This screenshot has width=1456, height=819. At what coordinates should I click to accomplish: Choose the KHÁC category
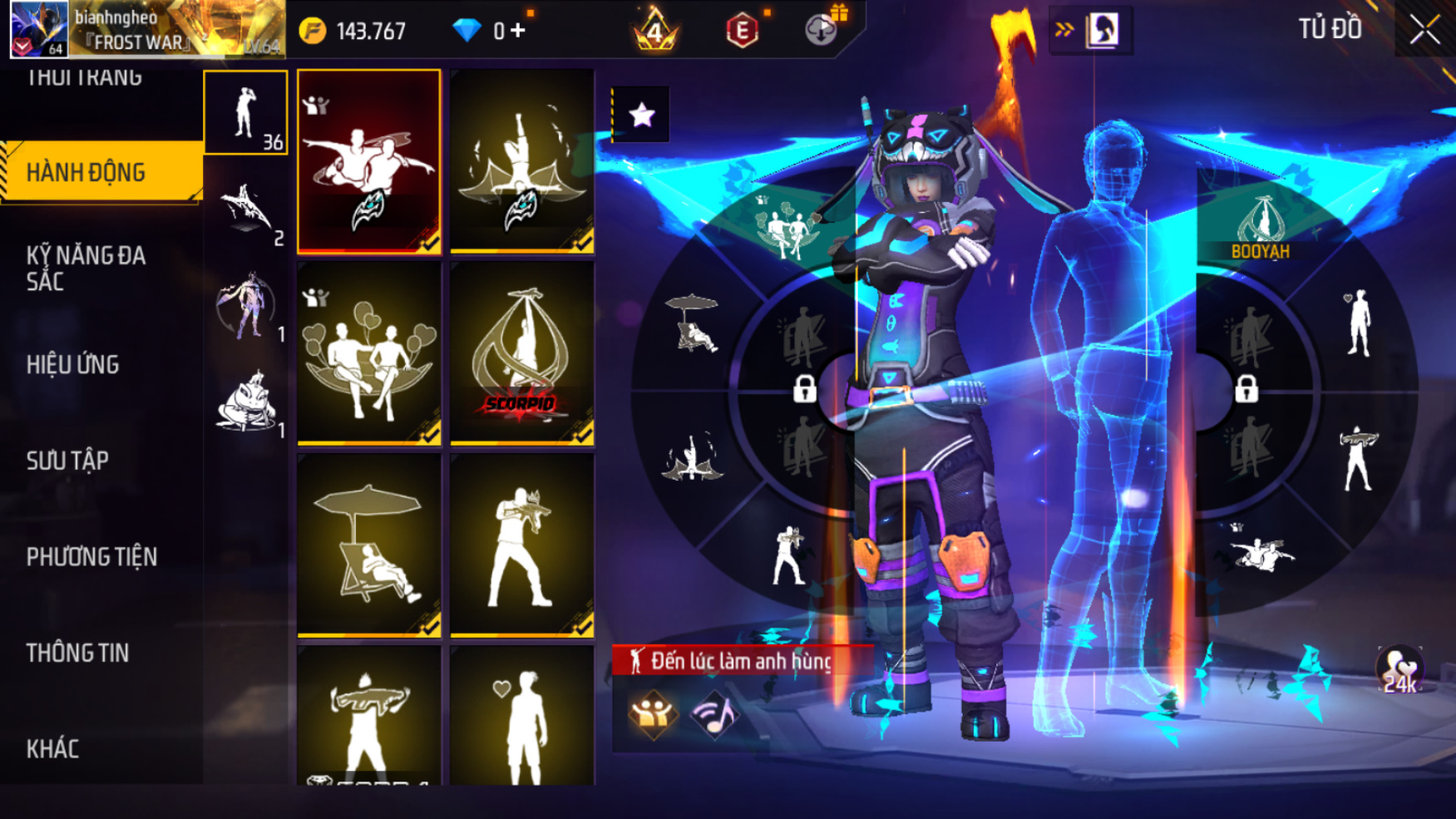(x=53, y=748)
